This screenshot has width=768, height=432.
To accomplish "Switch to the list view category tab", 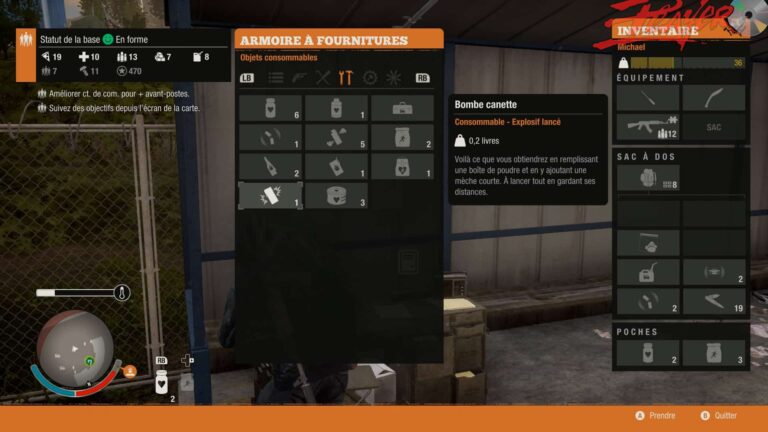I will click(275, 77).
